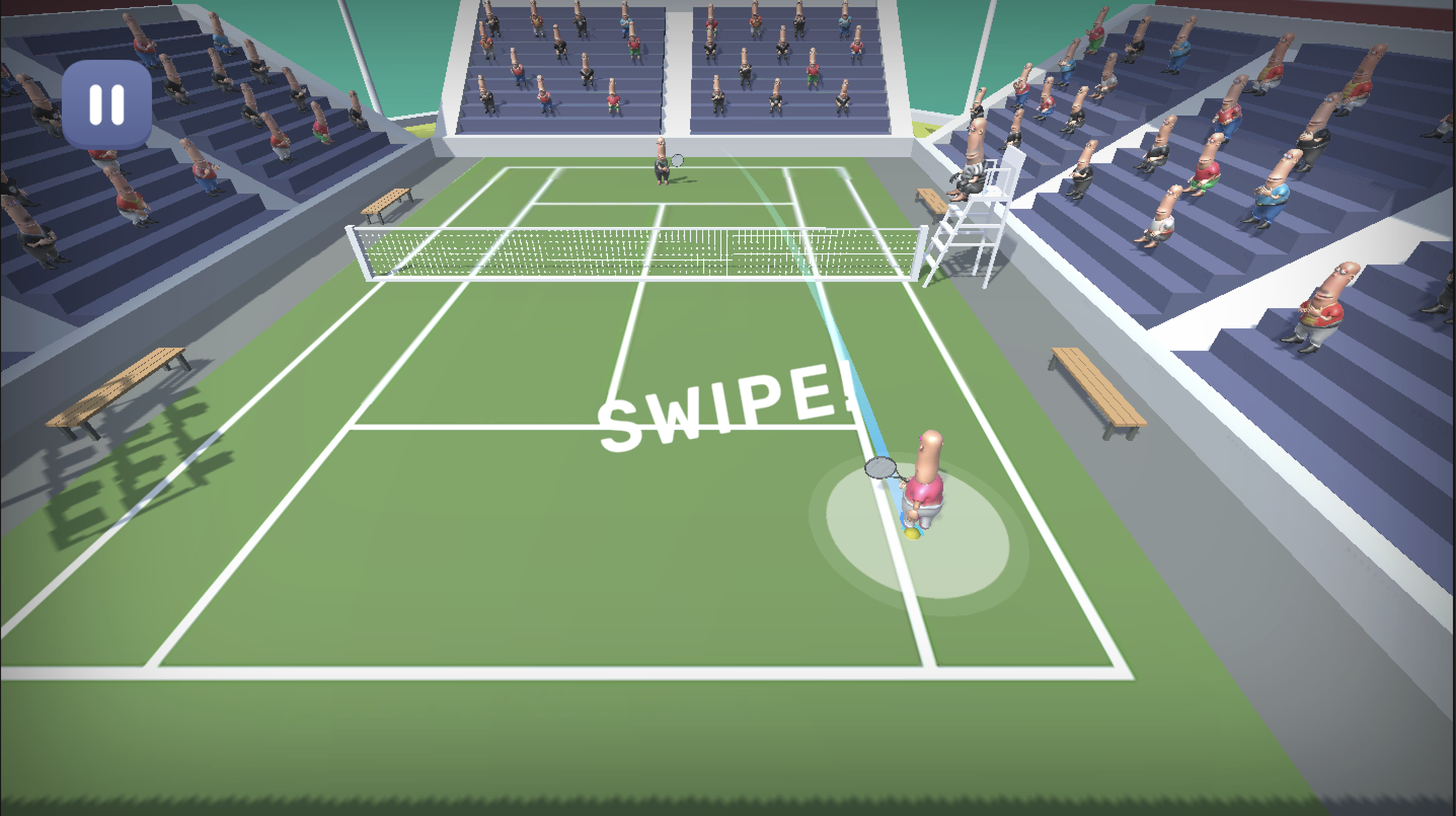Viewport: 1456px width, 816px height.
Task: Tap the tennis ball at player's feet
Action: [912, 534]
